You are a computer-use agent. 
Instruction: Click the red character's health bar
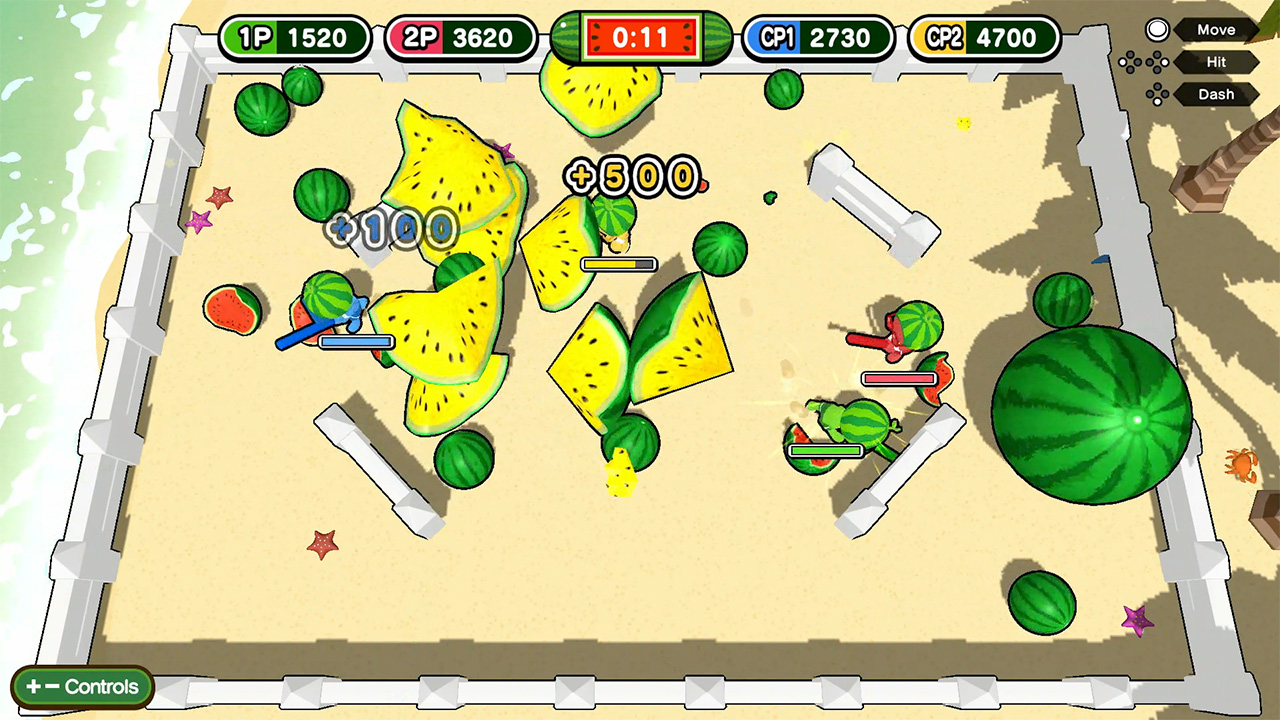point(897,378)
